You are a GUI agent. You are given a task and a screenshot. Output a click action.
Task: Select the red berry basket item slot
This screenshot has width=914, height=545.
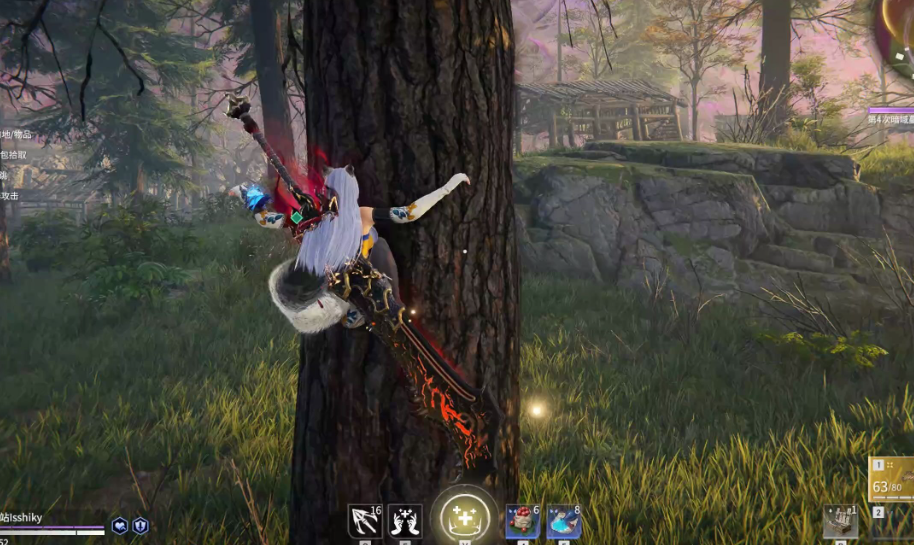522,521
